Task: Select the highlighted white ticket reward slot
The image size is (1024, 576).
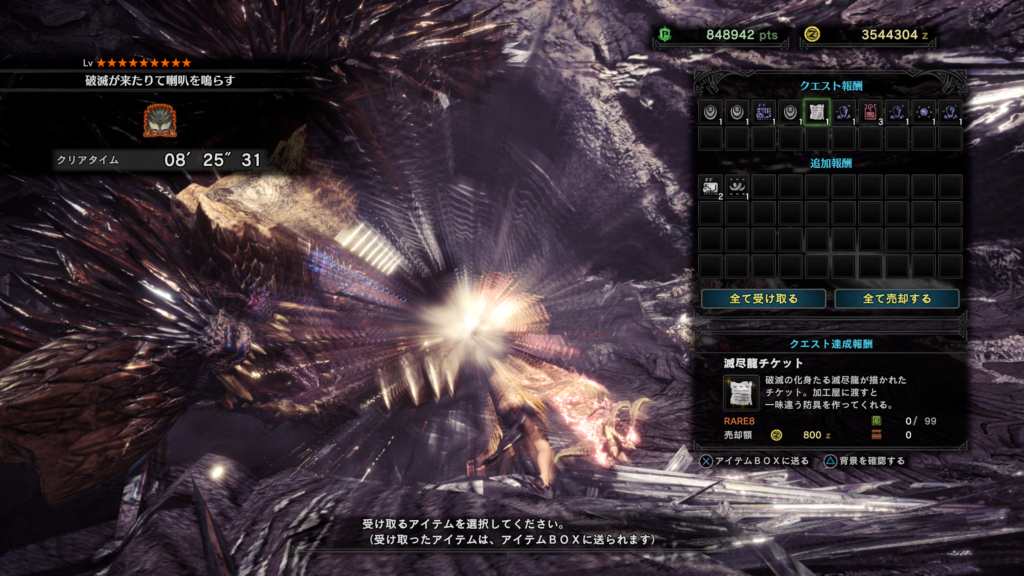Action: pos(817,112)
